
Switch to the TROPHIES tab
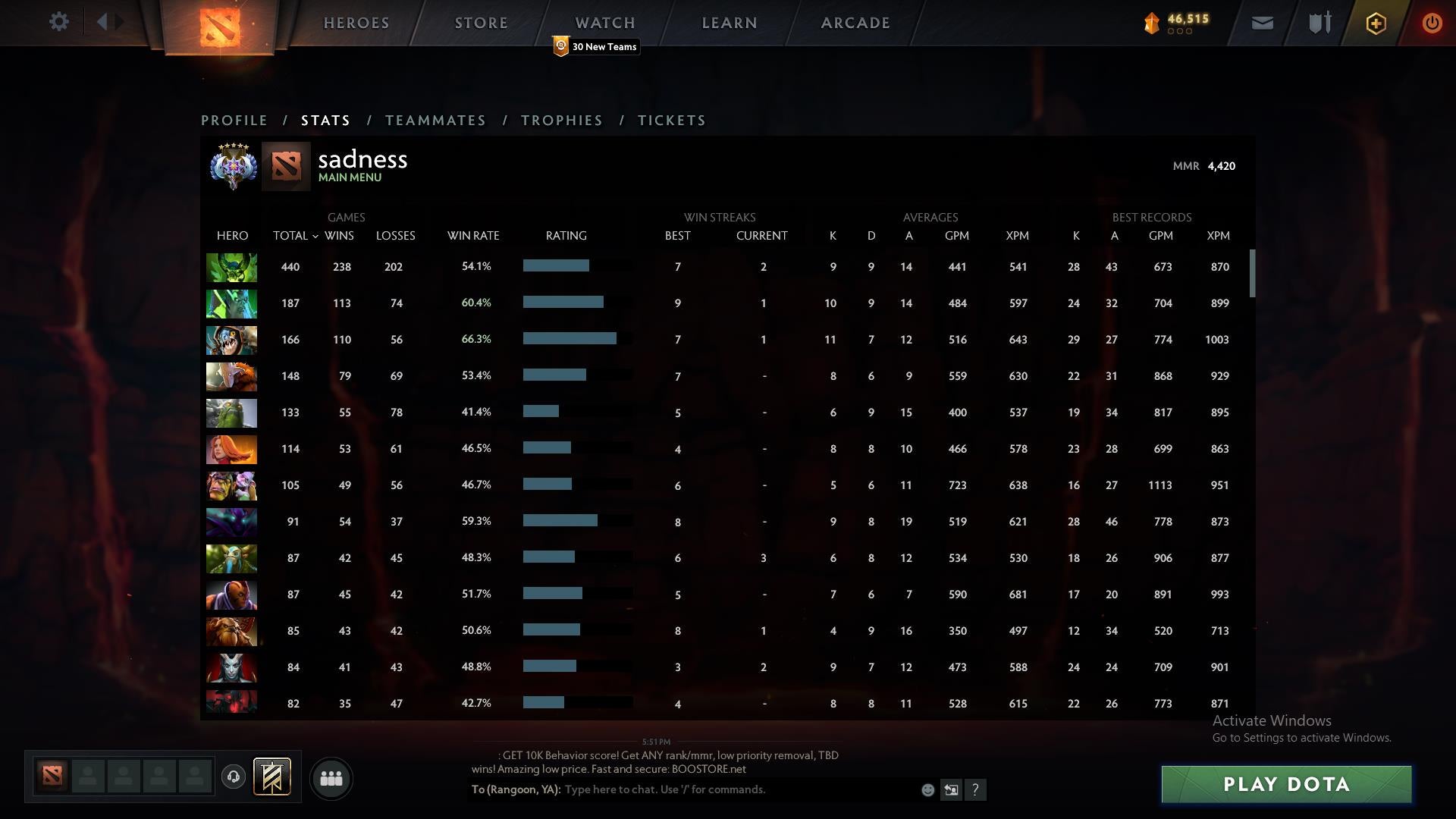pos(561,120)
